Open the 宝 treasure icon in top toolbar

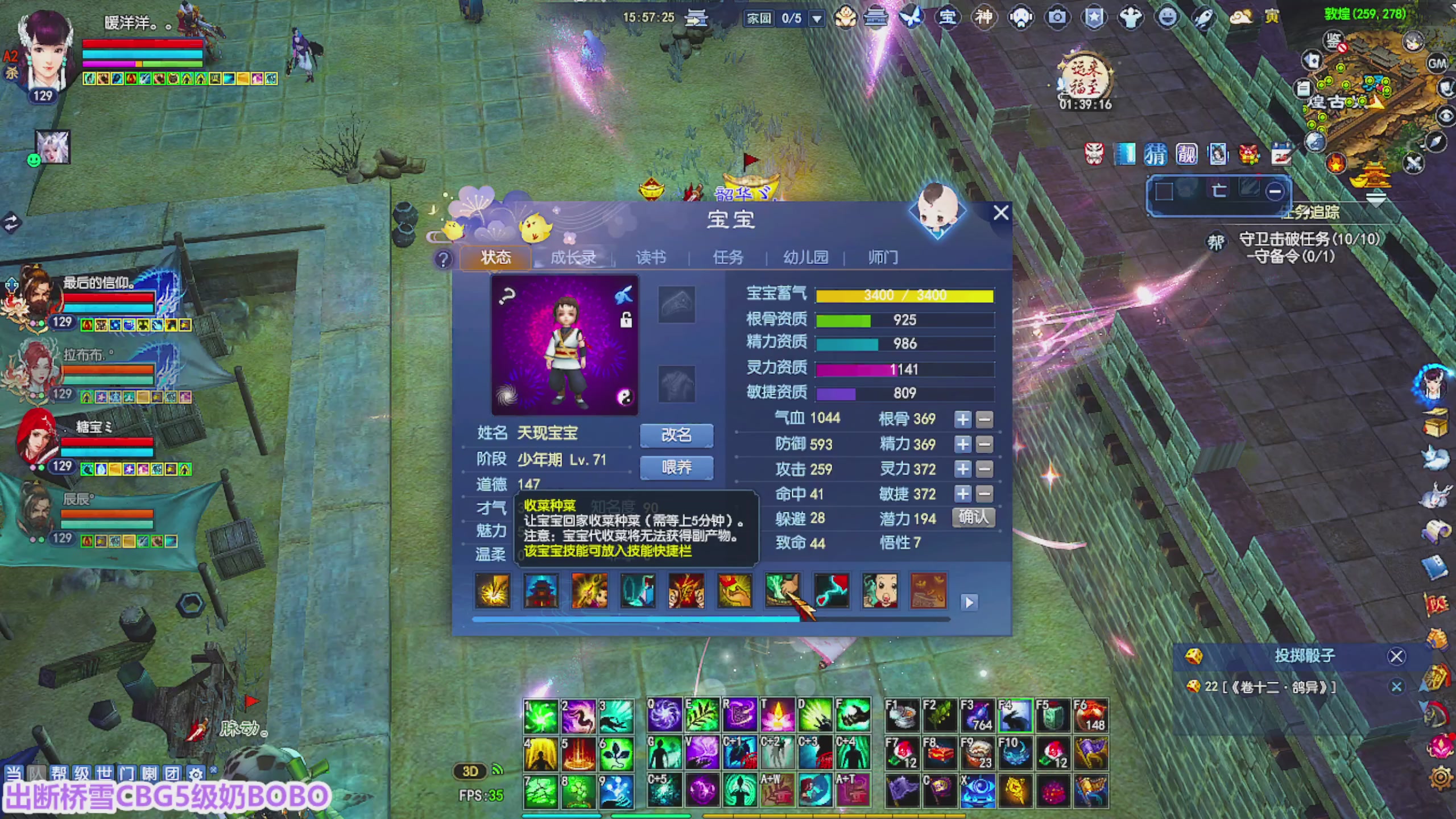pos(948,17)
